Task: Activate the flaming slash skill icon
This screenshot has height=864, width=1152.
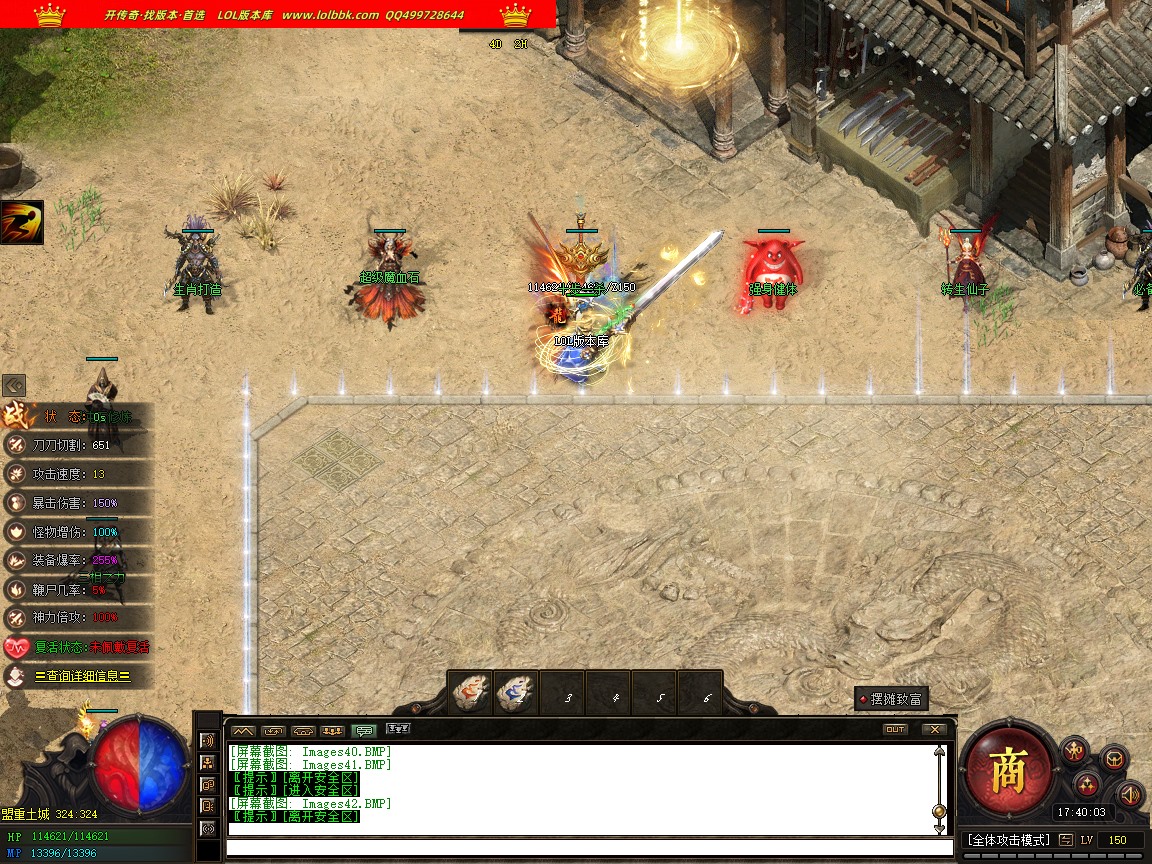Action: [21, 222]
